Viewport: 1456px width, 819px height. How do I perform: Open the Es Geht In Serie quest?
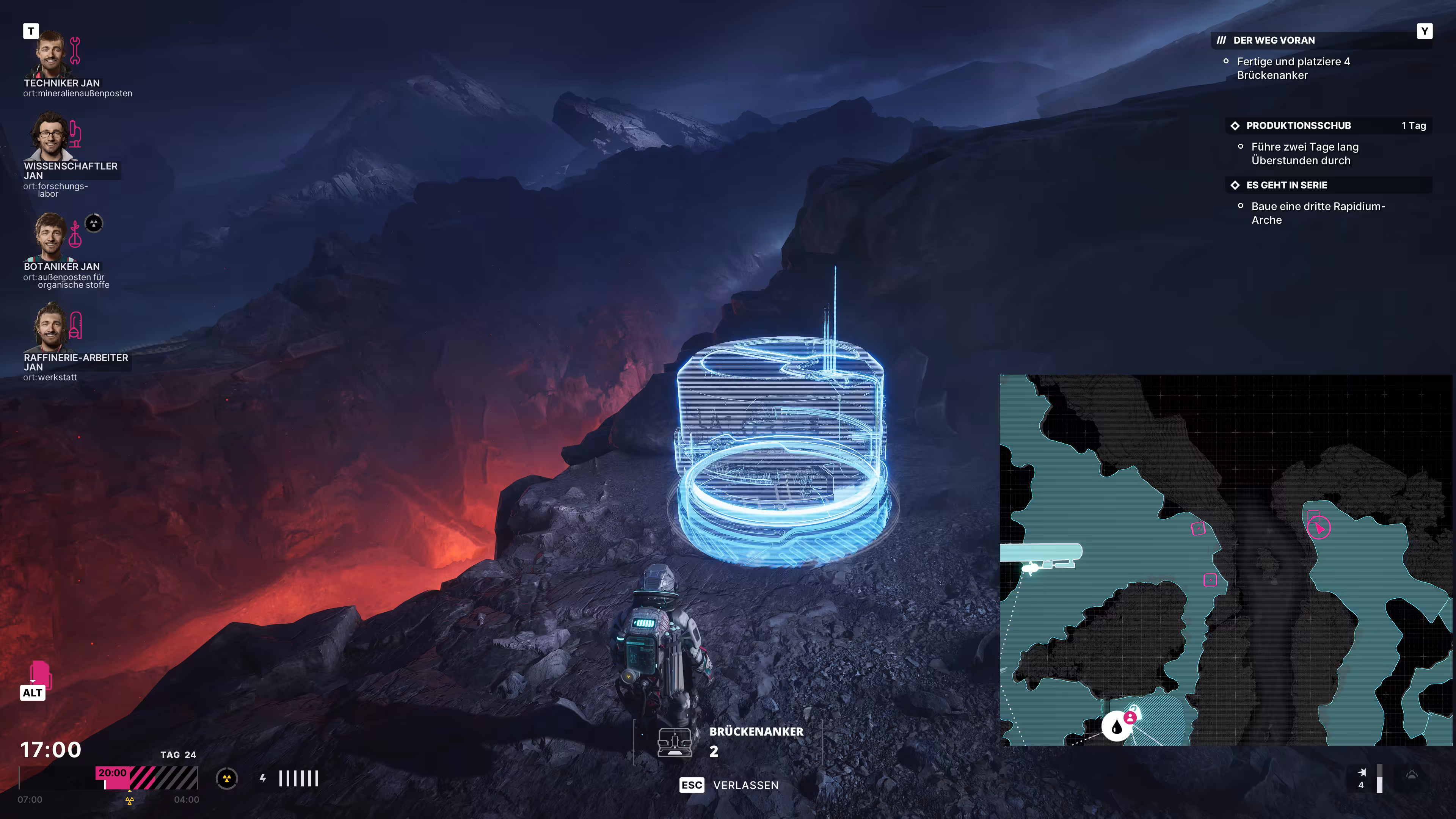pyautogui.click(x=1286, y=185)
